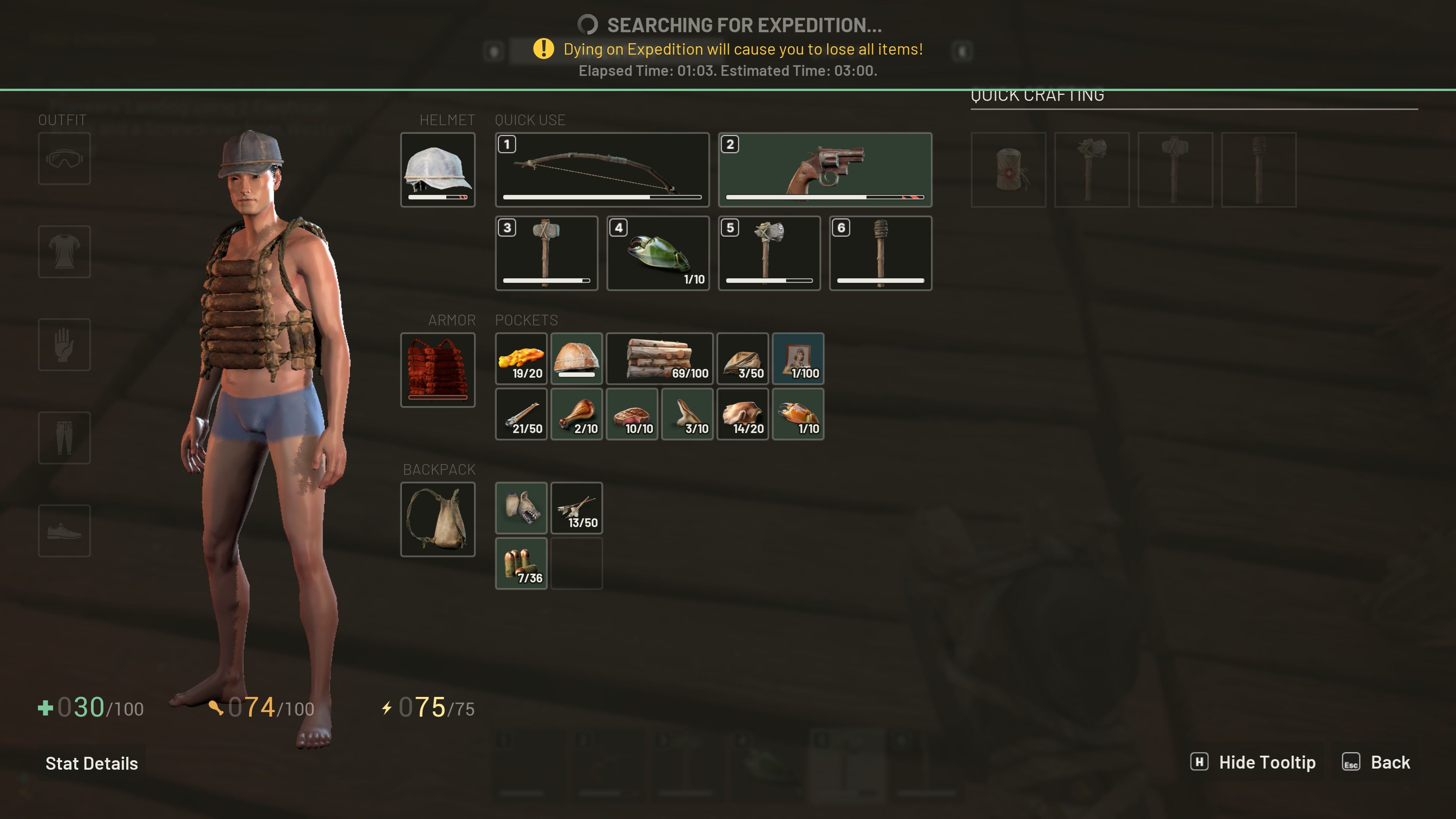Image resolution: width=1456 pixels, height=819 pixels.
Task: Select the wolf head item in backpack
Action: 521,508
